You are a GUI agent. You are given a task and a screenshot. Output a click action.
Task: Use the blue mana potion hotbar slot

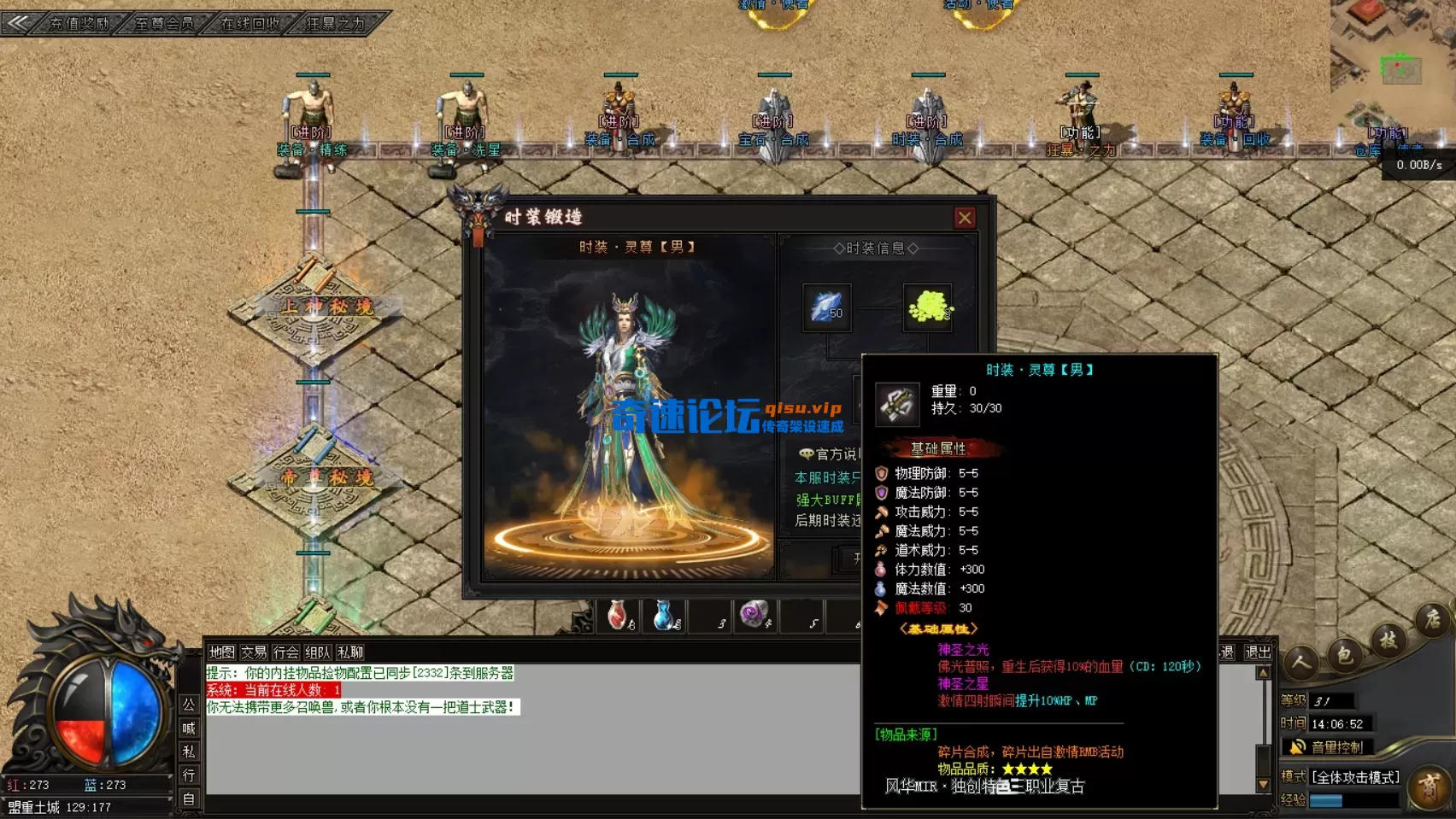[665, 615]
